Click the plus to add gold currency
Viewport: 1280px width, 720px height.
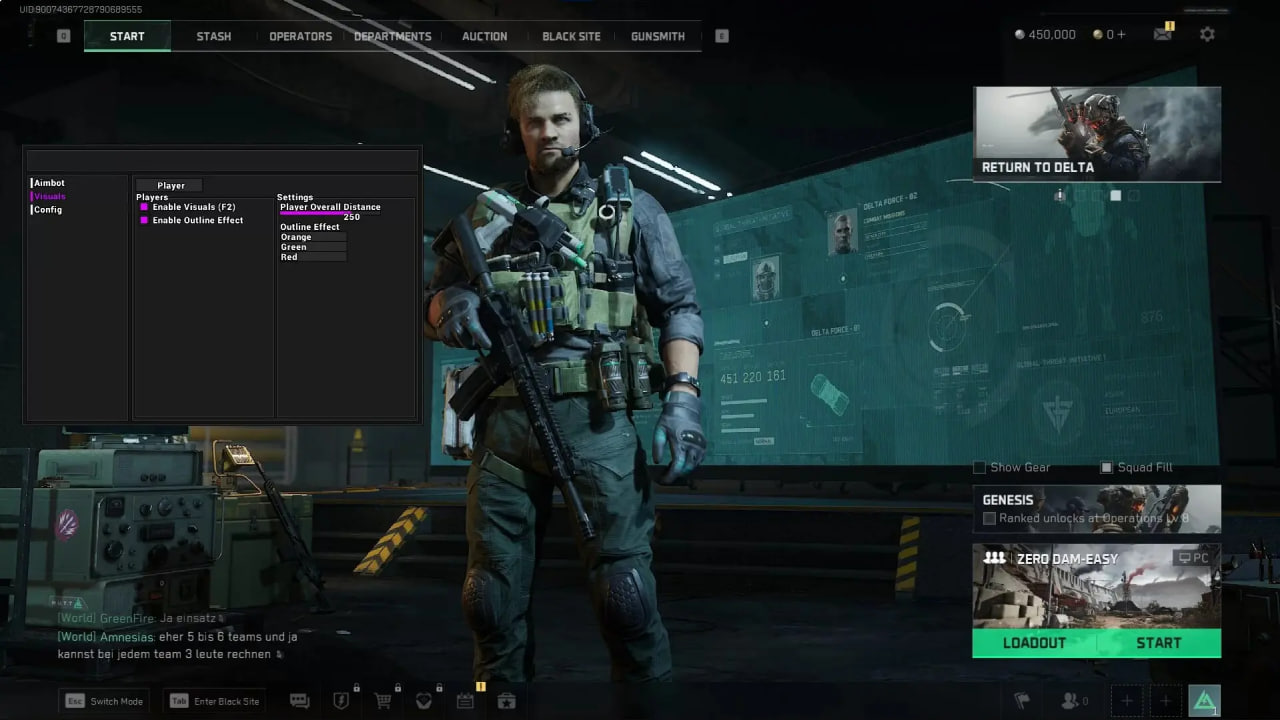pos(1121,34)
